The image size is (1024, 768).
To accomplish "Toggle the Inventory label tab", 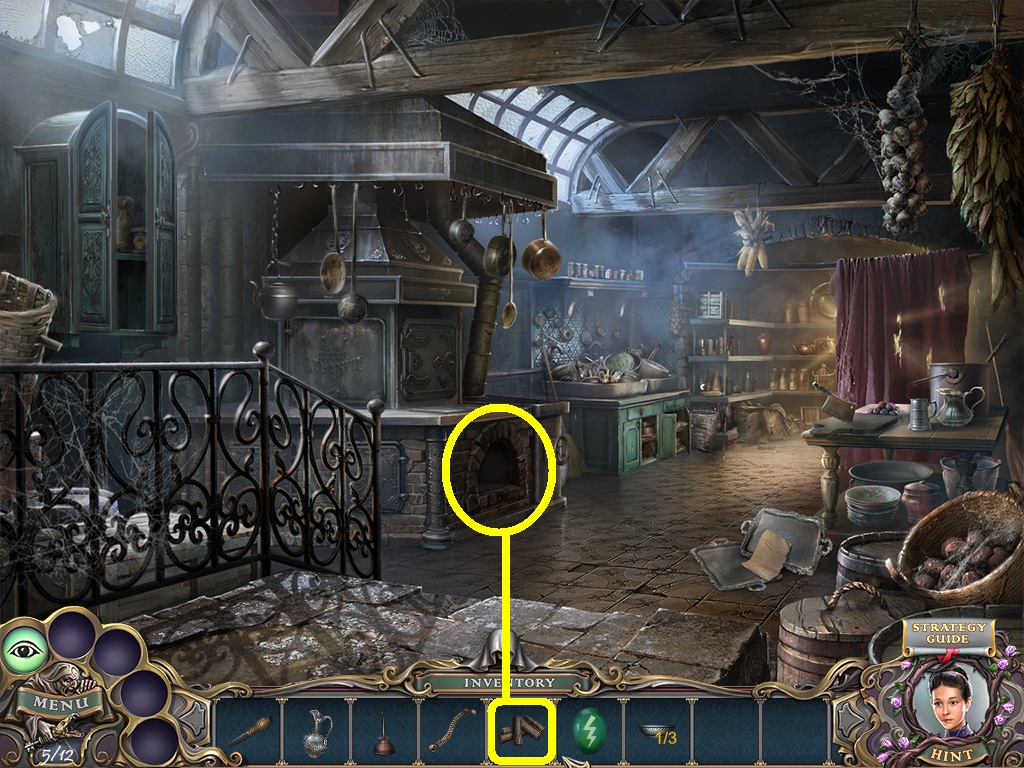I will tap(509, 683).
